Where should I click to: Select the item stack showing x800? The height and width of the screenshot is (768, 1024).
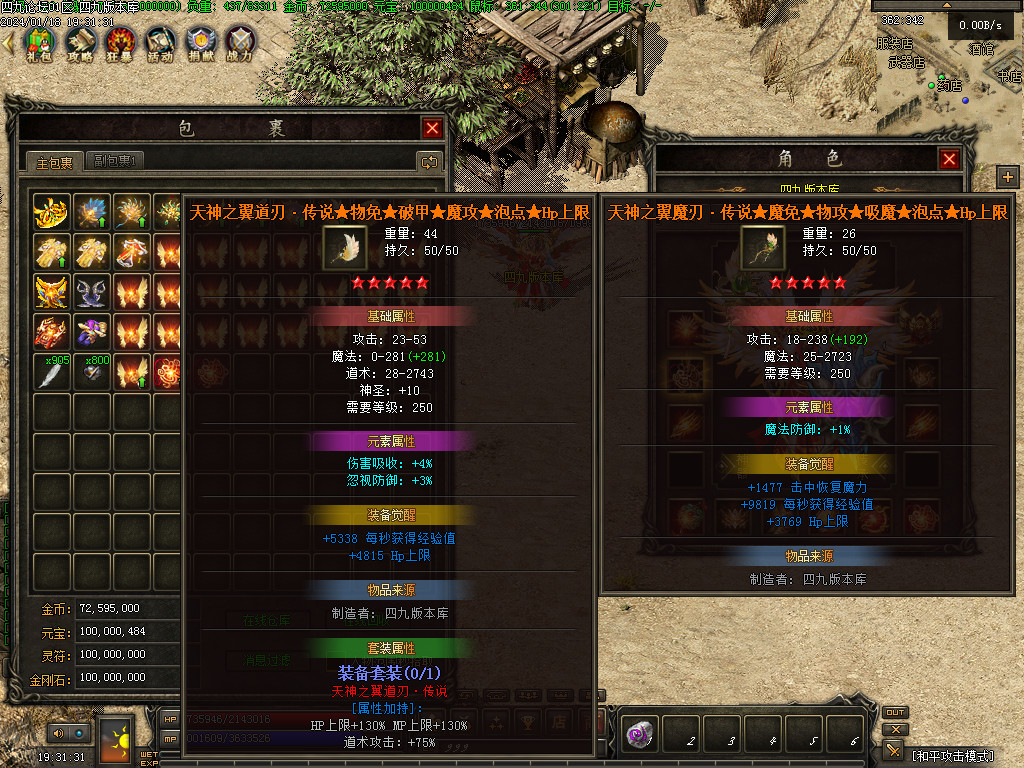coord(92,373)
